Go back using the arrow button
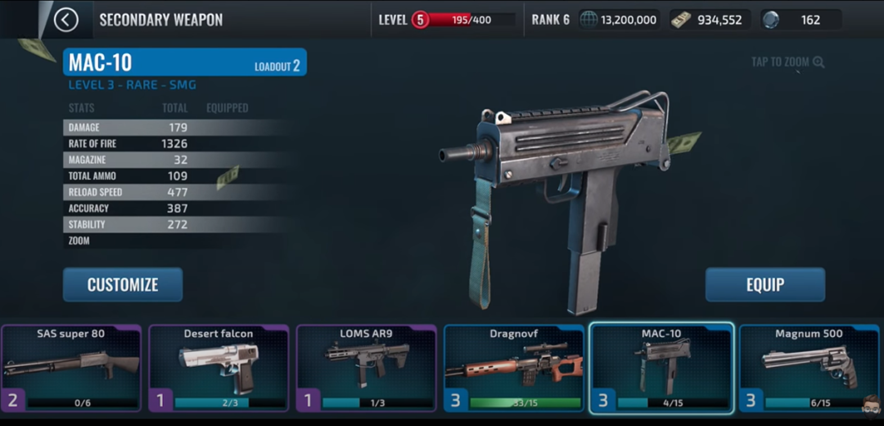This screenshot has width=884, height=426. (66, 19)
